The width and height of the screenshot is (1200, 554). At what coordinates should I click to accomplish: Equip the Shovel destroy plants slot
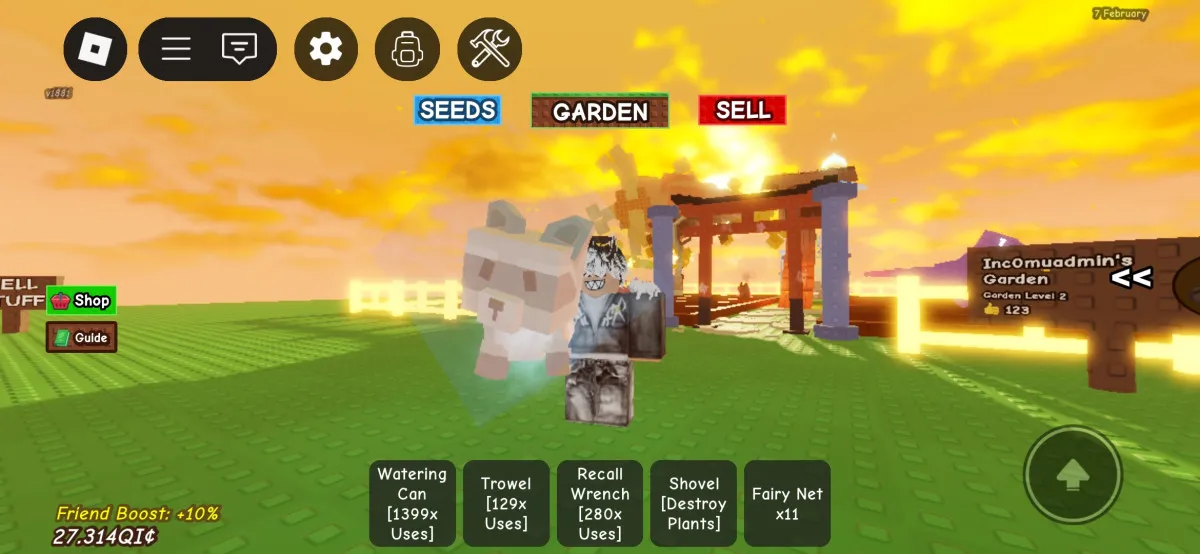[x=693, y=503]
